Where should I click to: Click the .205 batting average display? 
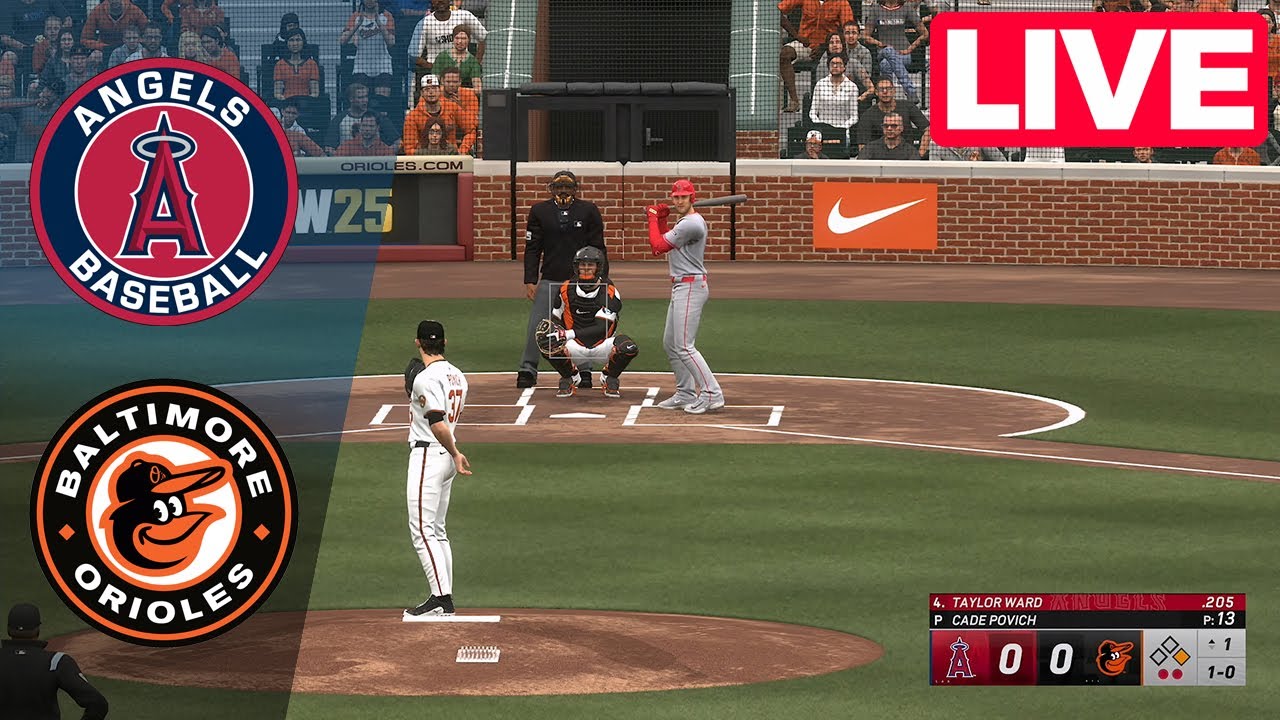click(1219, 603)
